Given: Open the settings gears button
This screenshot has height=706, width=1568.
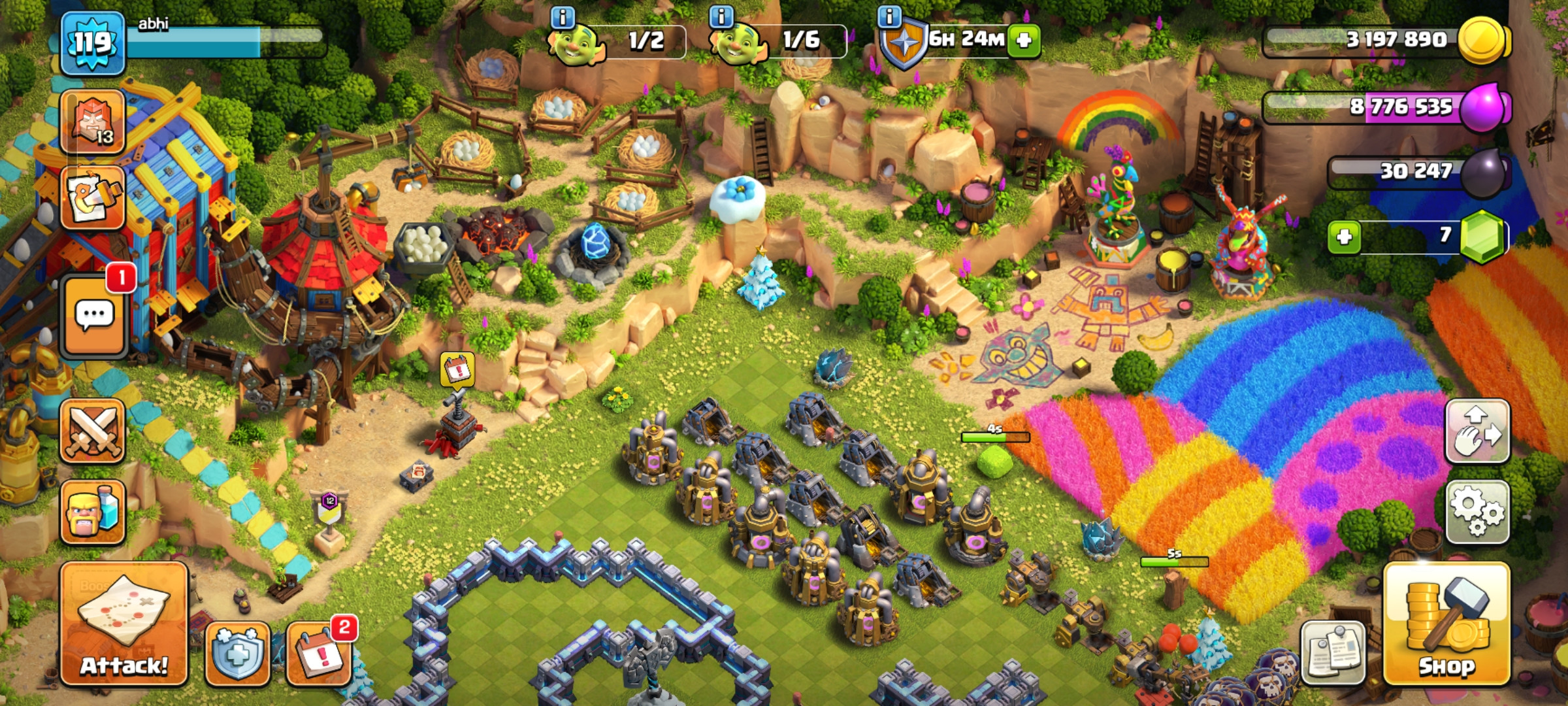Looking at the screenshot, I should point(1477,513).
